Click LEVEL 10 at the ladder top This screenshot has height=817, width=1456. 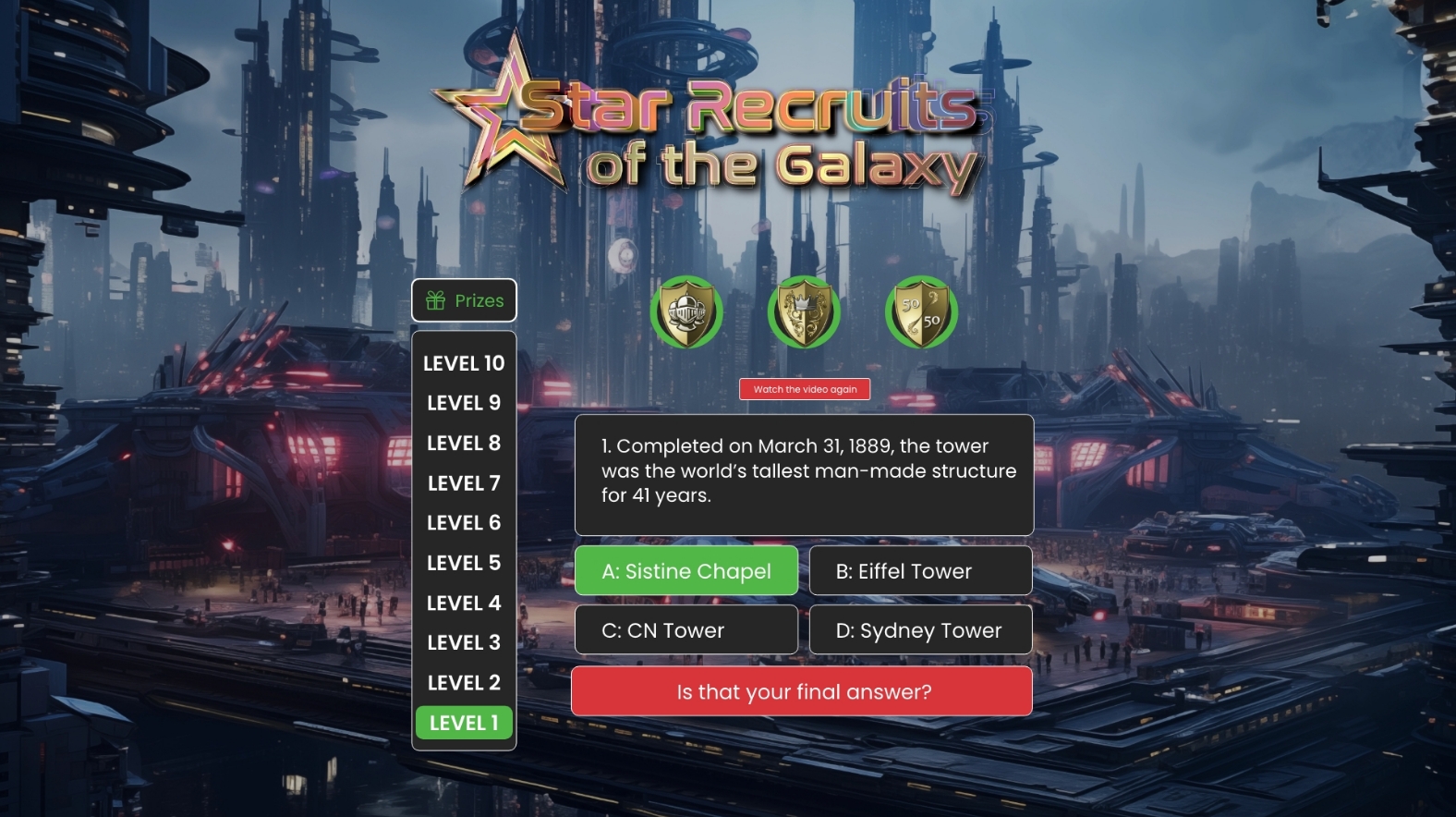[464, 363]
